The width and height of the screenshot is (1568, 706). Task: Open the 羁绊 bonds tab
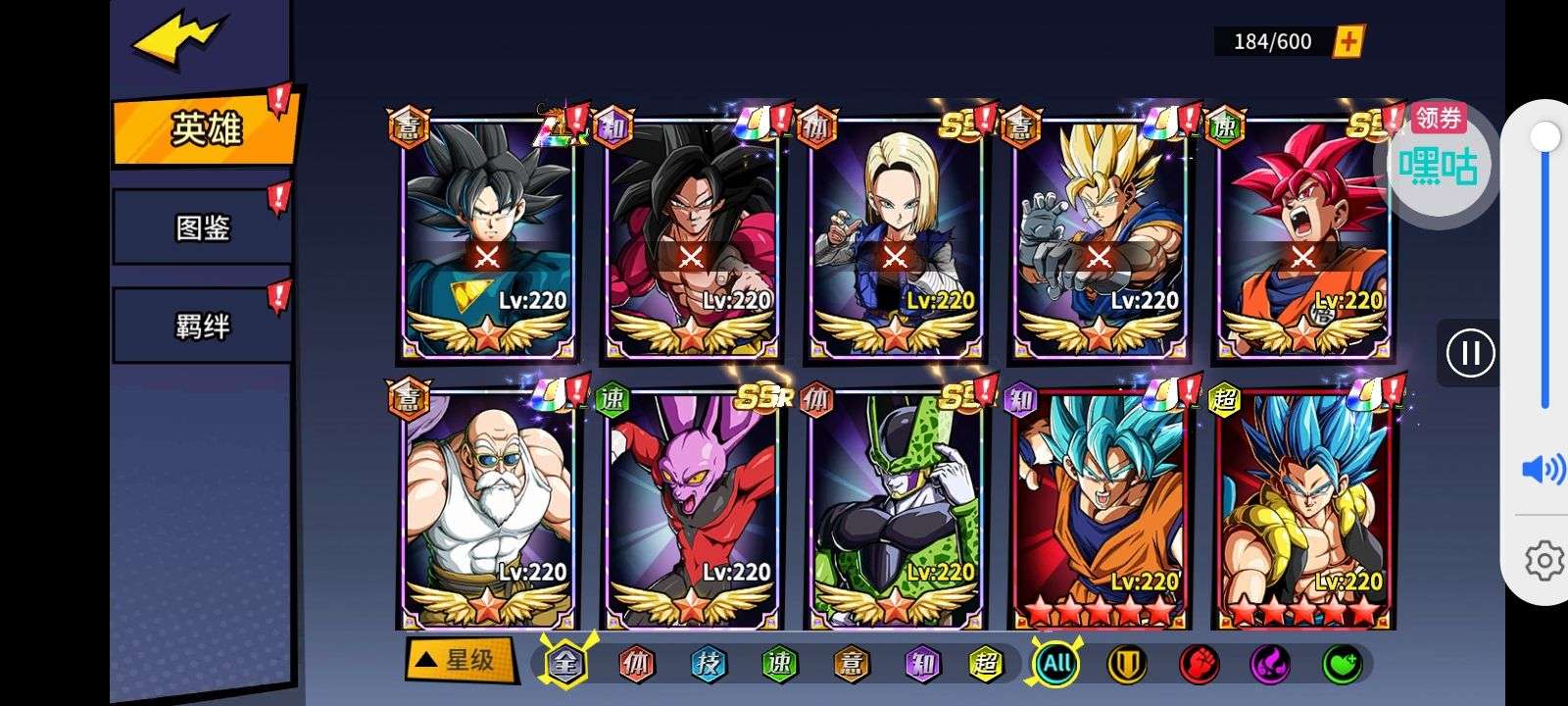tap(202, 326)
